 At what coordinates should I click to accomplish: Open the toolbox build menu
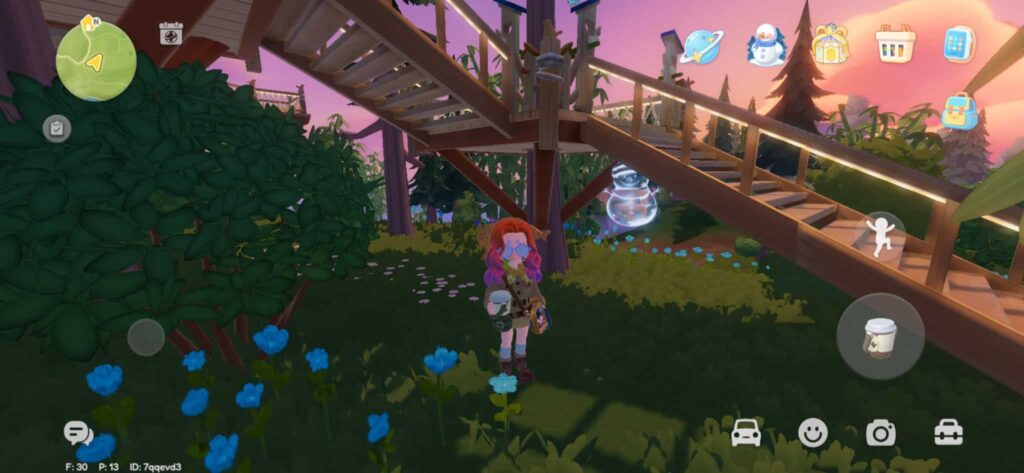pos(948,433)
